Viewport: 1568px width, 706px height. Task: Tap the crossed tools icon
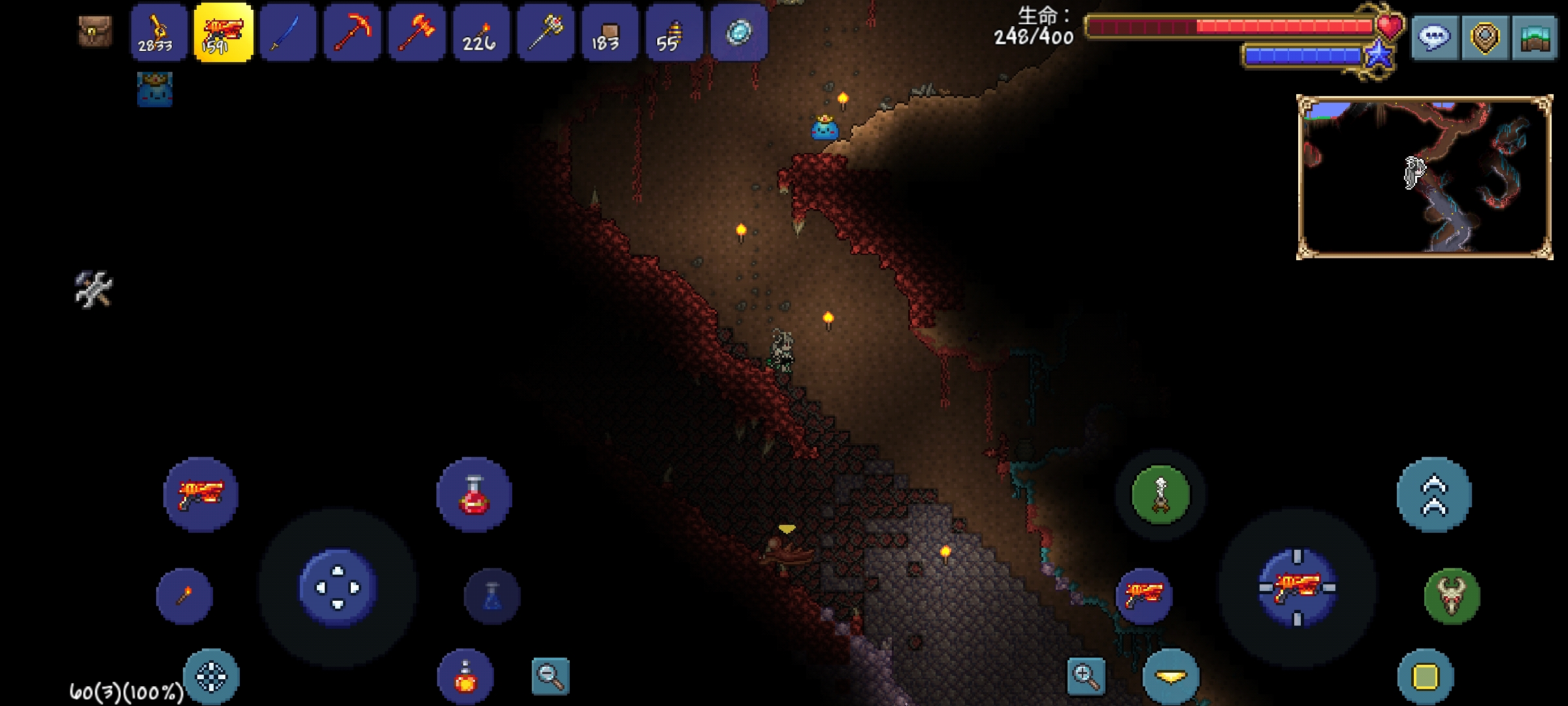(x=94, y=290)
